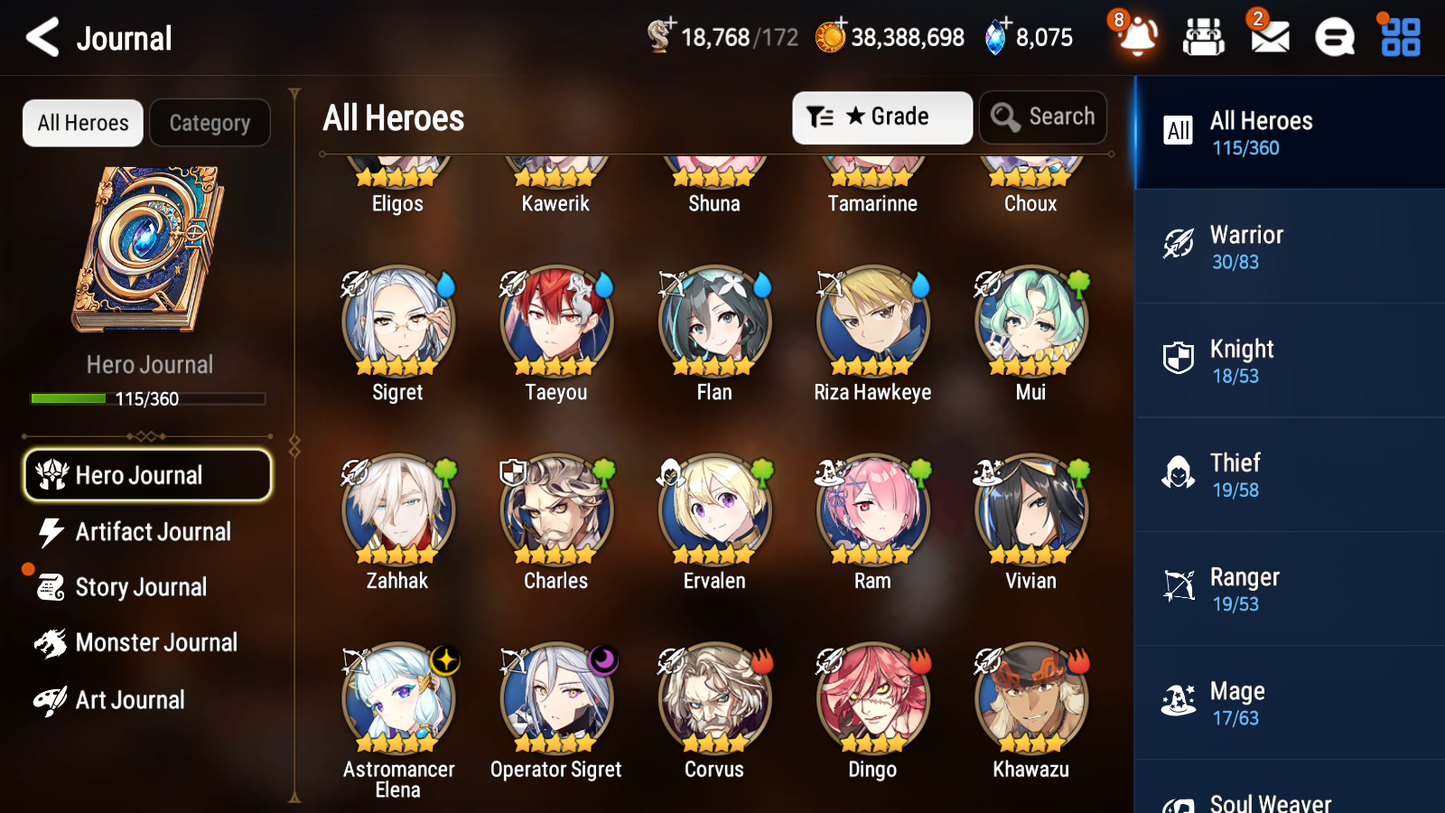1445x813 pixels.
Task: Open the in-game chat bubble icon
Action: [x=1334, y=36]
